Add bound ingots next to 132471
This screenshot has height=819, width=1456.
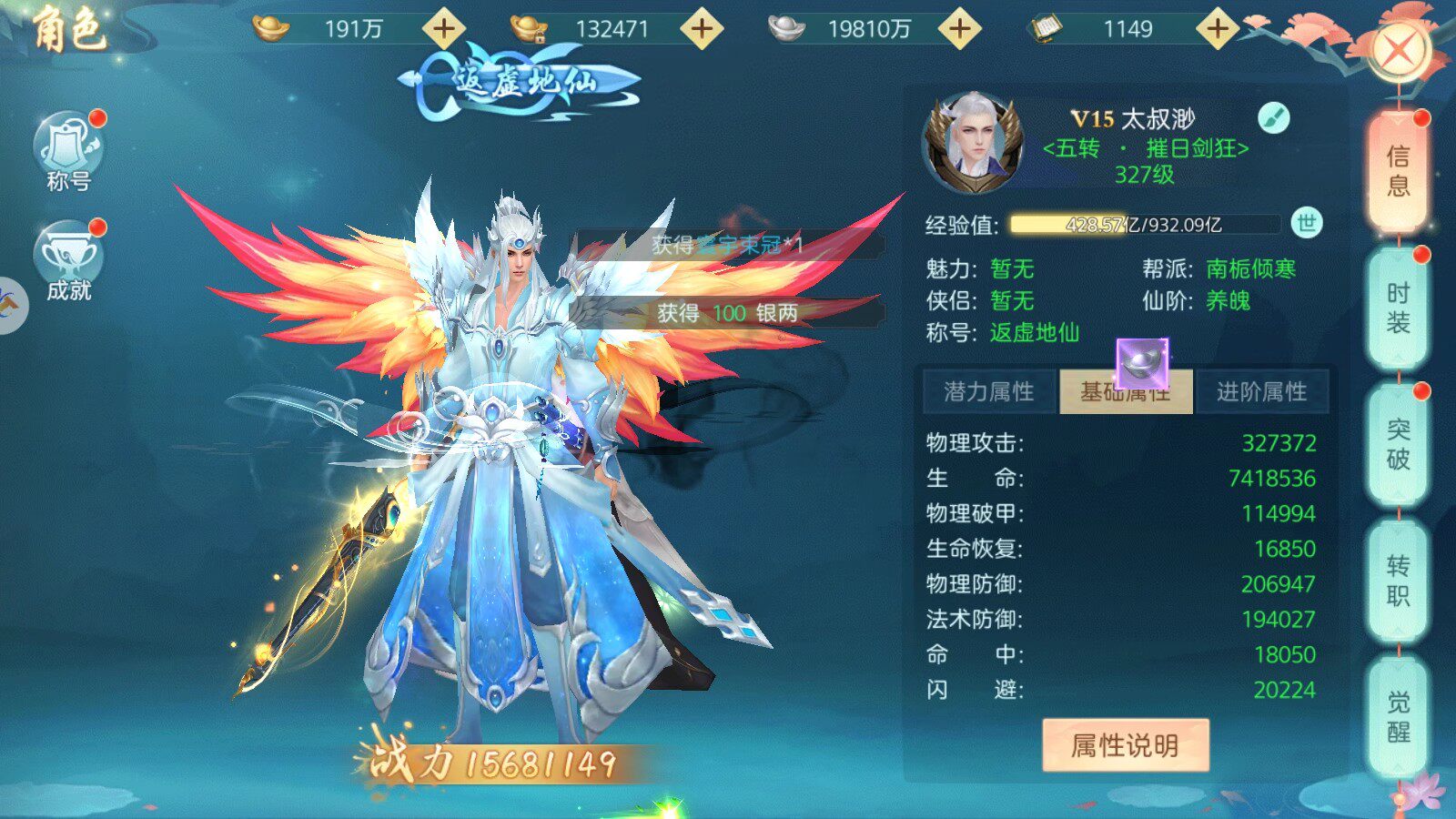(702, 29)
